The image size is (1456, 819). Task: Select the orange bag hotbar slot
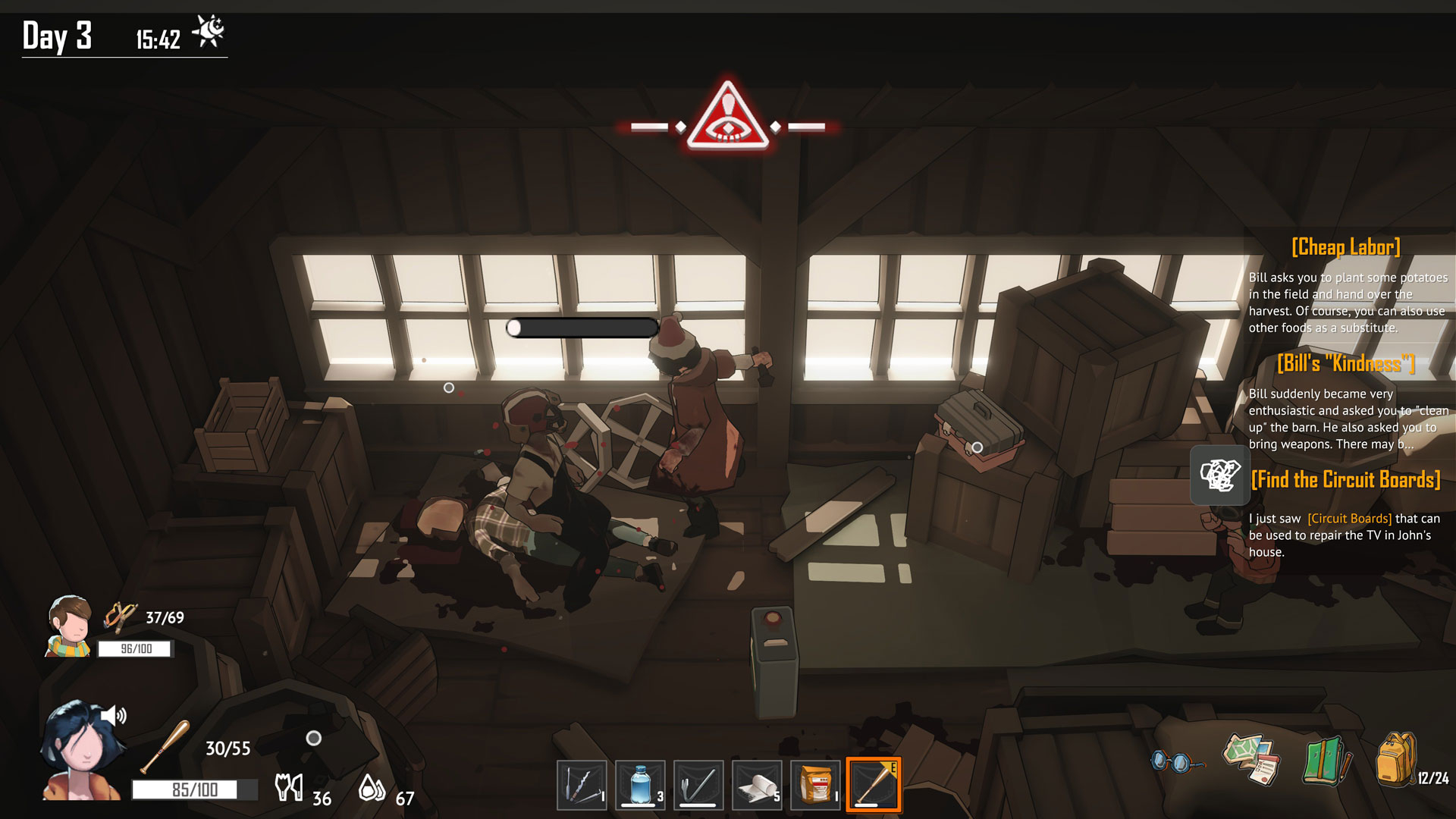(815, 786)
